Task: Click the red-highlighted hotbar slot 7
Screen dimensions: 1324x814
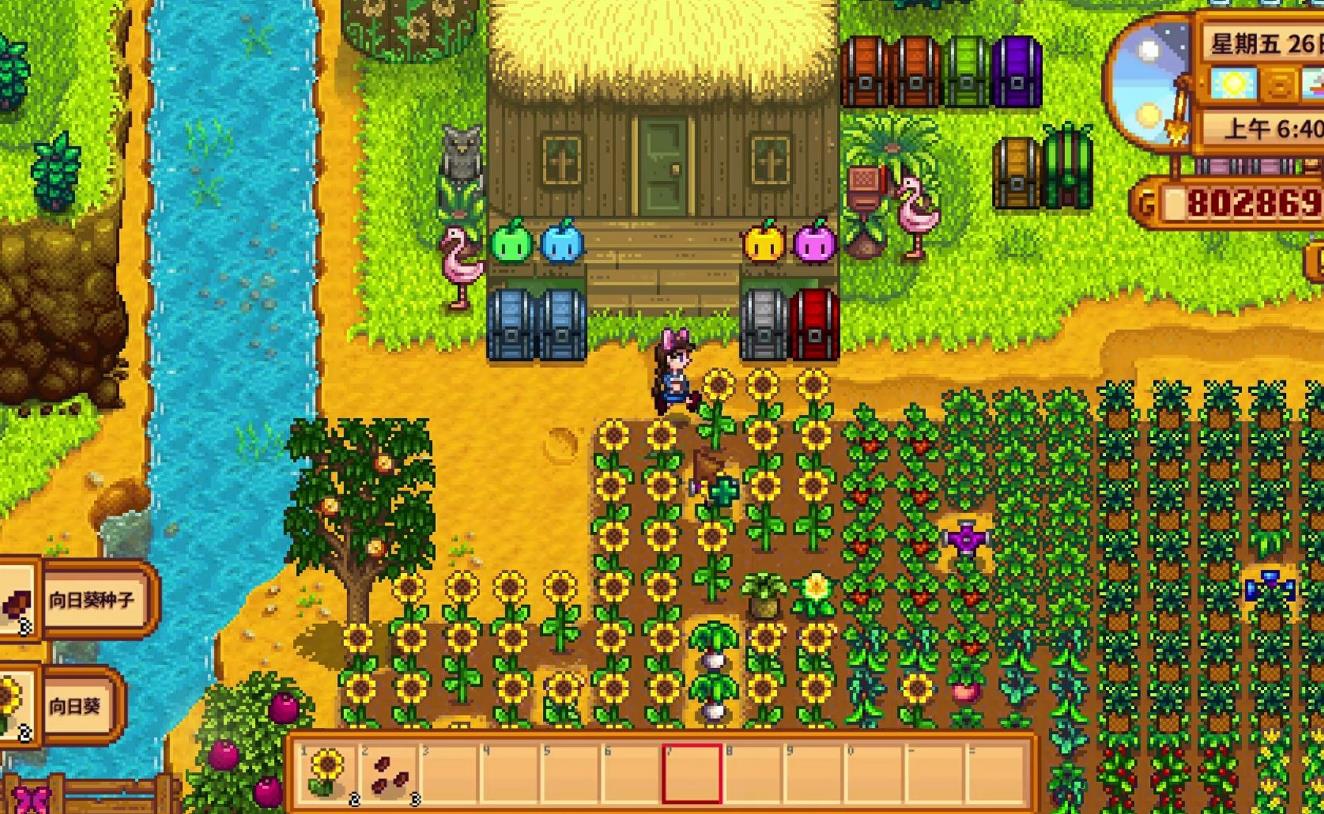Action: pos(691,772)
